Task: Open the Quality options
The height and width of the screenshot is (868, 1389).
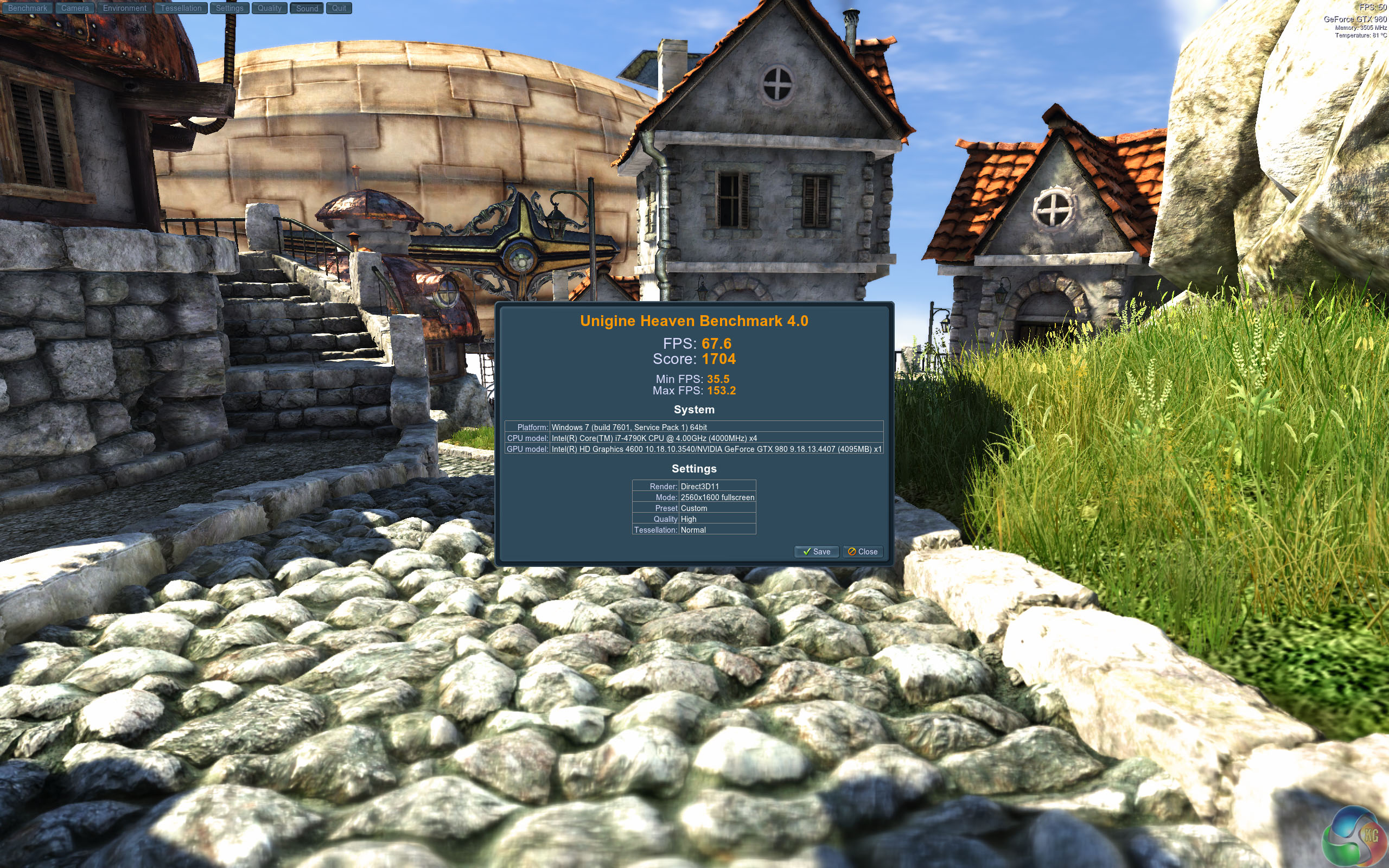Action: tap(269, 8)
